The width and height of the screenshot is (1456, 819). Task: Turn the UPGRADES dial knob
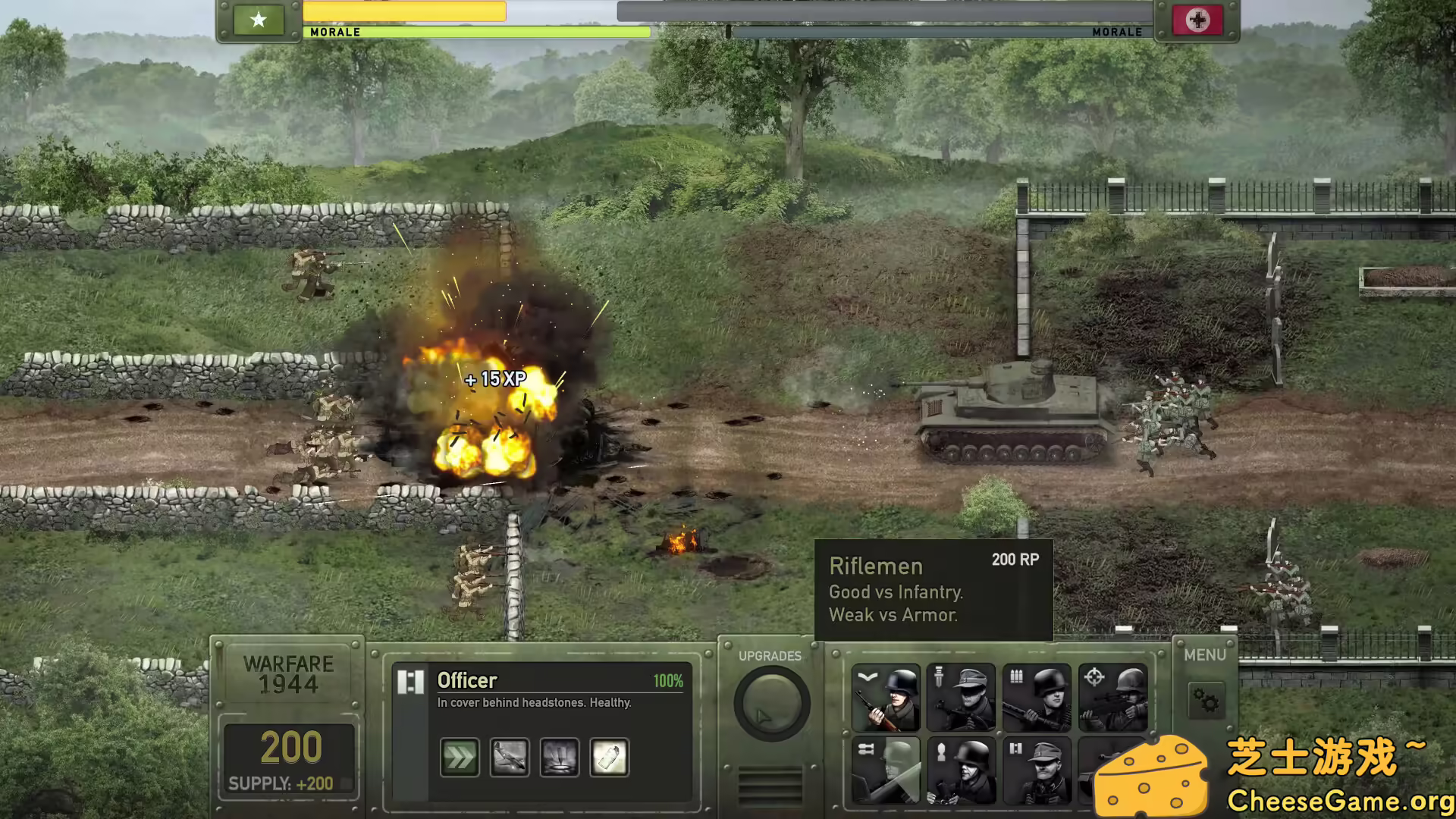point(770,703)
